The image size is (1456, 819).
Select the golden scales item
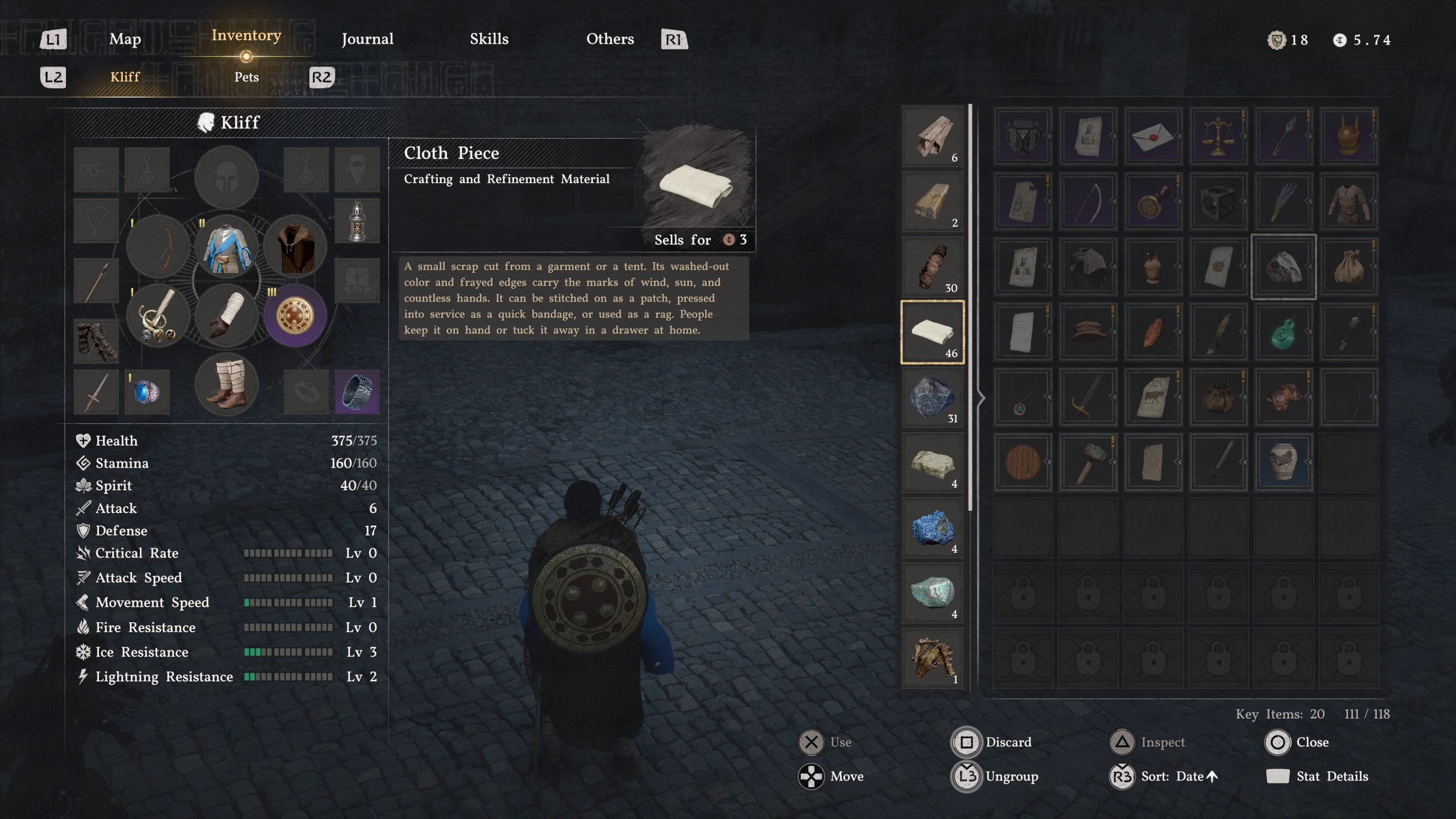pos(1218,136)
